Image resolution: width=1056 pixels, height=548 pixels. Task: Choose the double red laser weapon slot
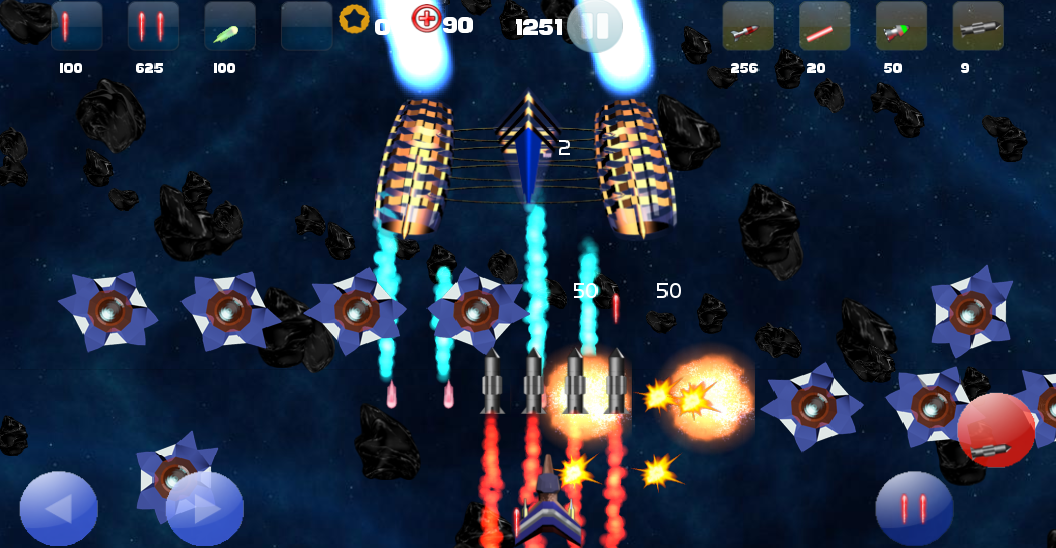[153, 27]
